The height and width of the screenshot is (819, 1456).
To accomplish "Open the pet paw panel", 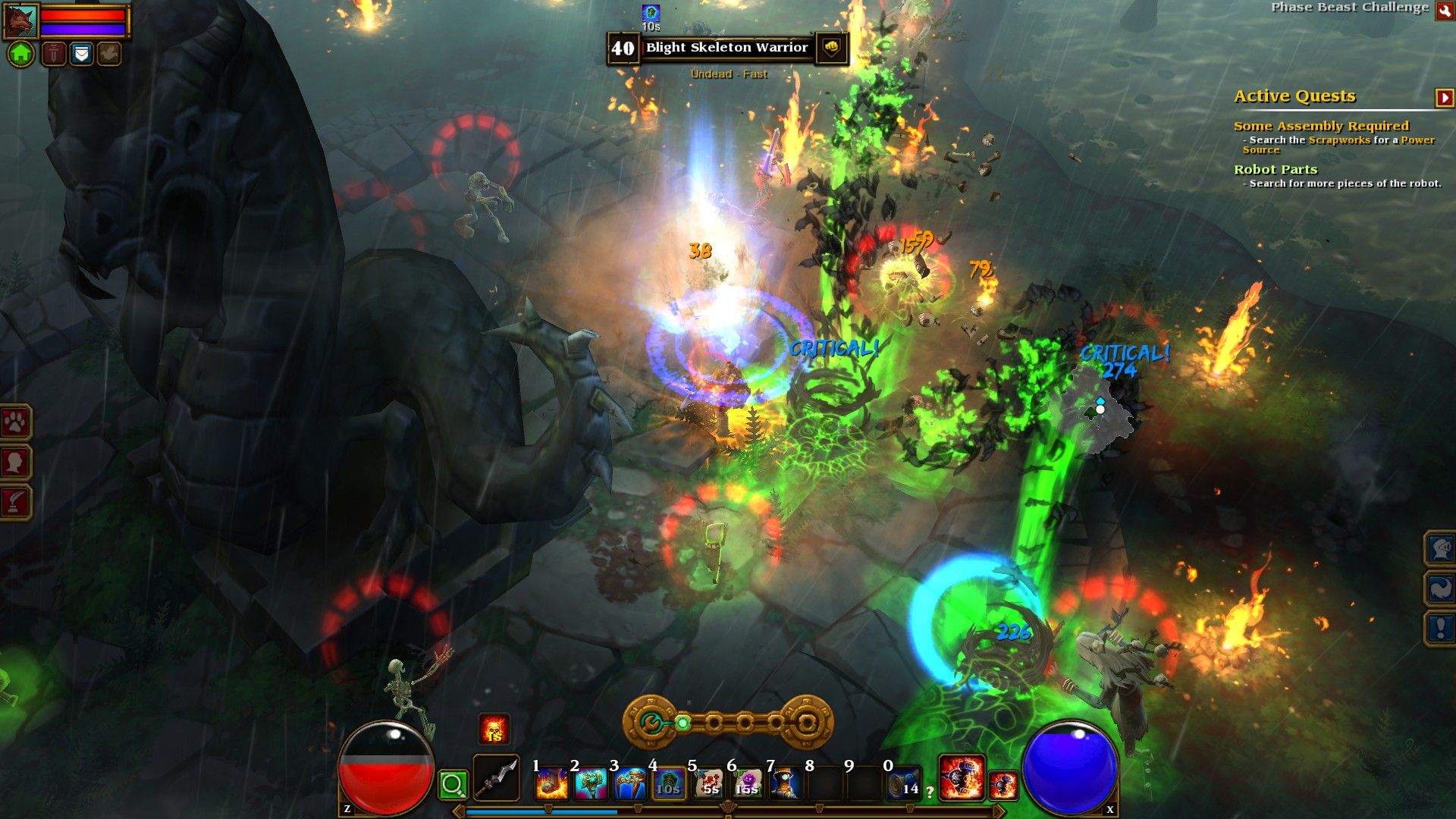I will (15, 422).
